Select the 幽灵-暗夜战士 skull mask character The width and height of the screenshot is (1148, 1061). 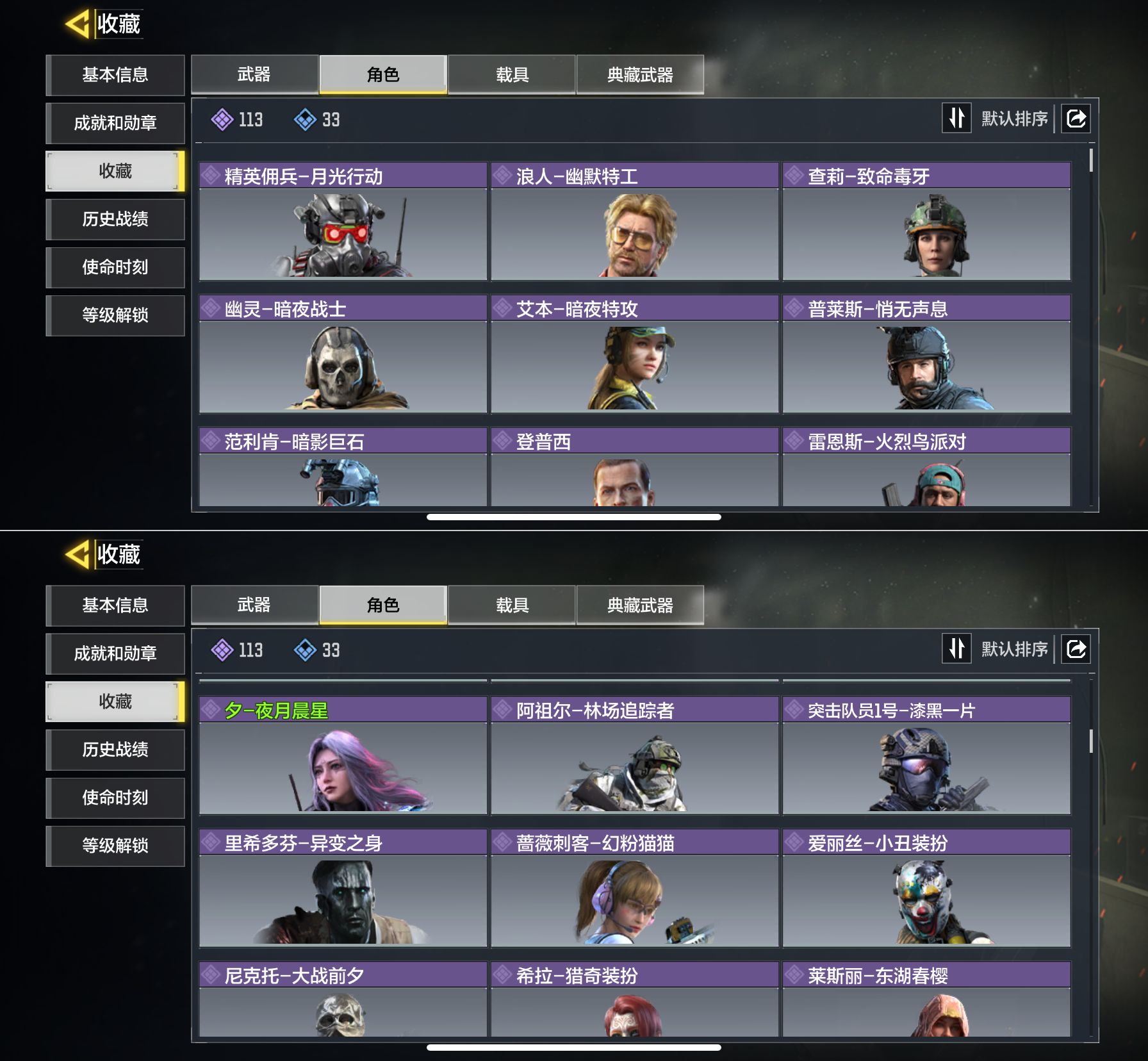[x=343, y=354]
